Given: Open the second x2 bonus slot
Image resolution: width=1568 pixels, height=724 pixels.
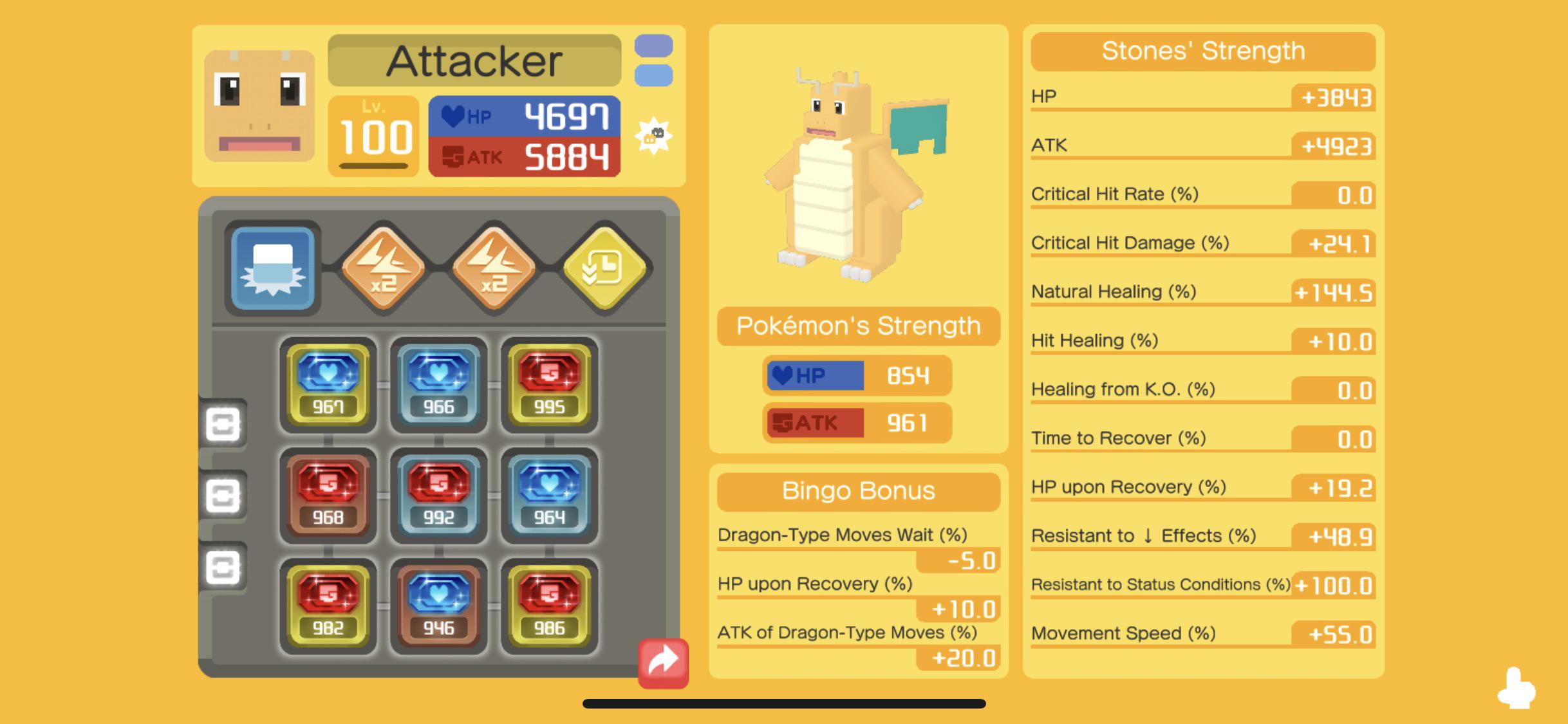Looking at the screenshot, I should click(x=492, y=268).
